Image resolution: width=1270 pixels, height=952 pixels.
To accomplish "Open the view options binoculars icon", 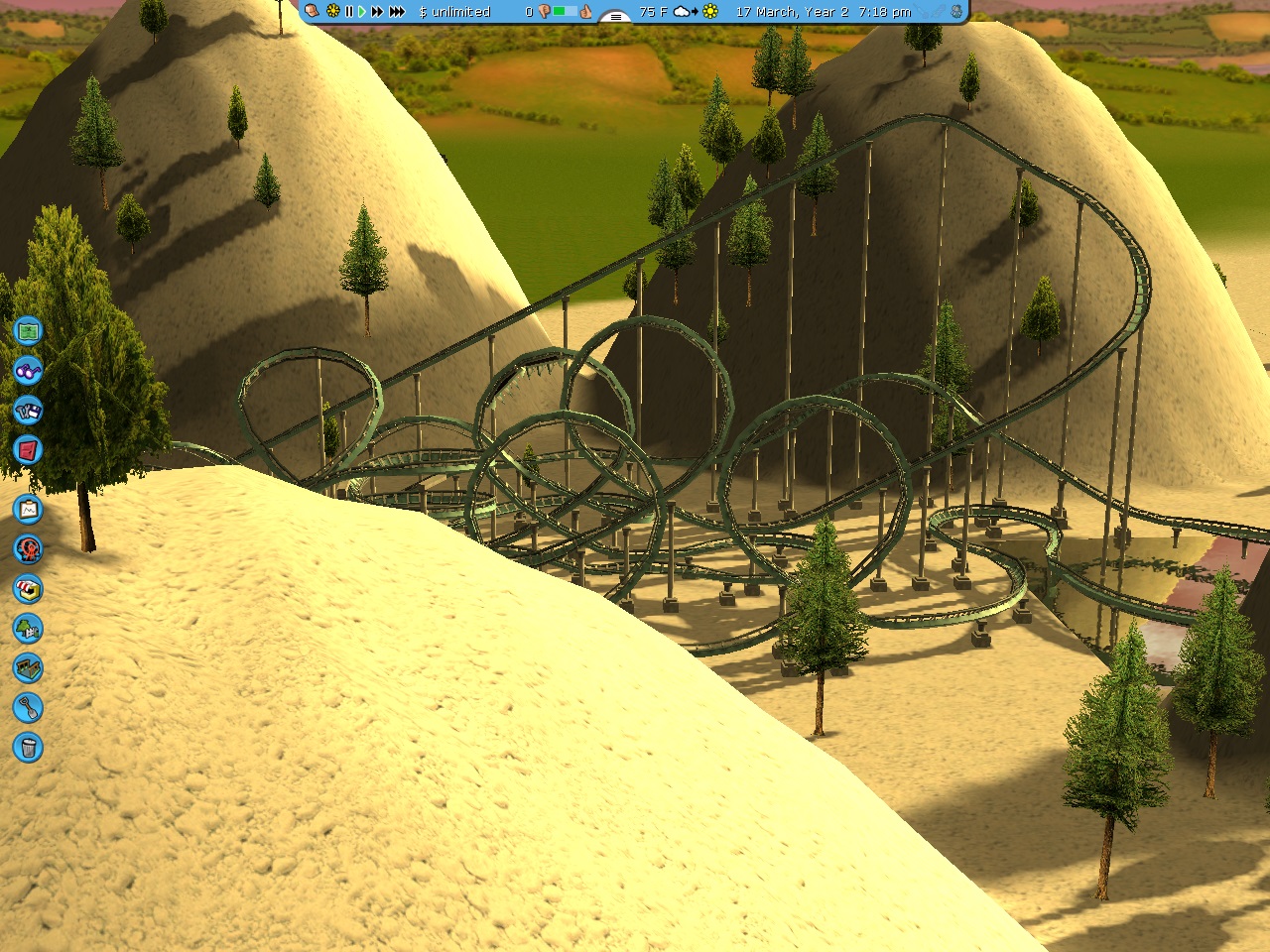I will click(28, 371).
